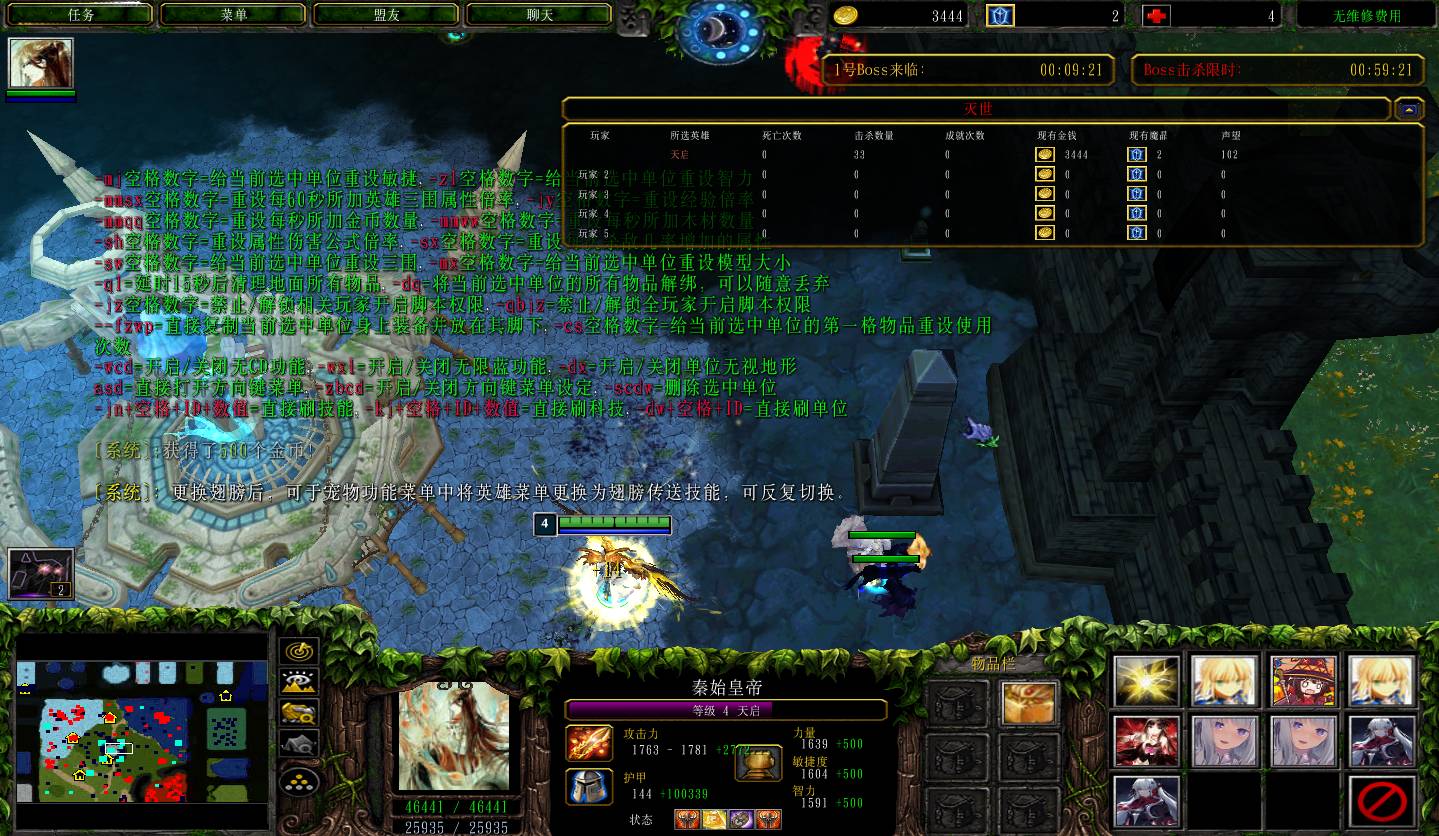The height and width of the screenshot is (836, 1439).
Task: Choose the red witch hat girl icon
Action: 1304,682
